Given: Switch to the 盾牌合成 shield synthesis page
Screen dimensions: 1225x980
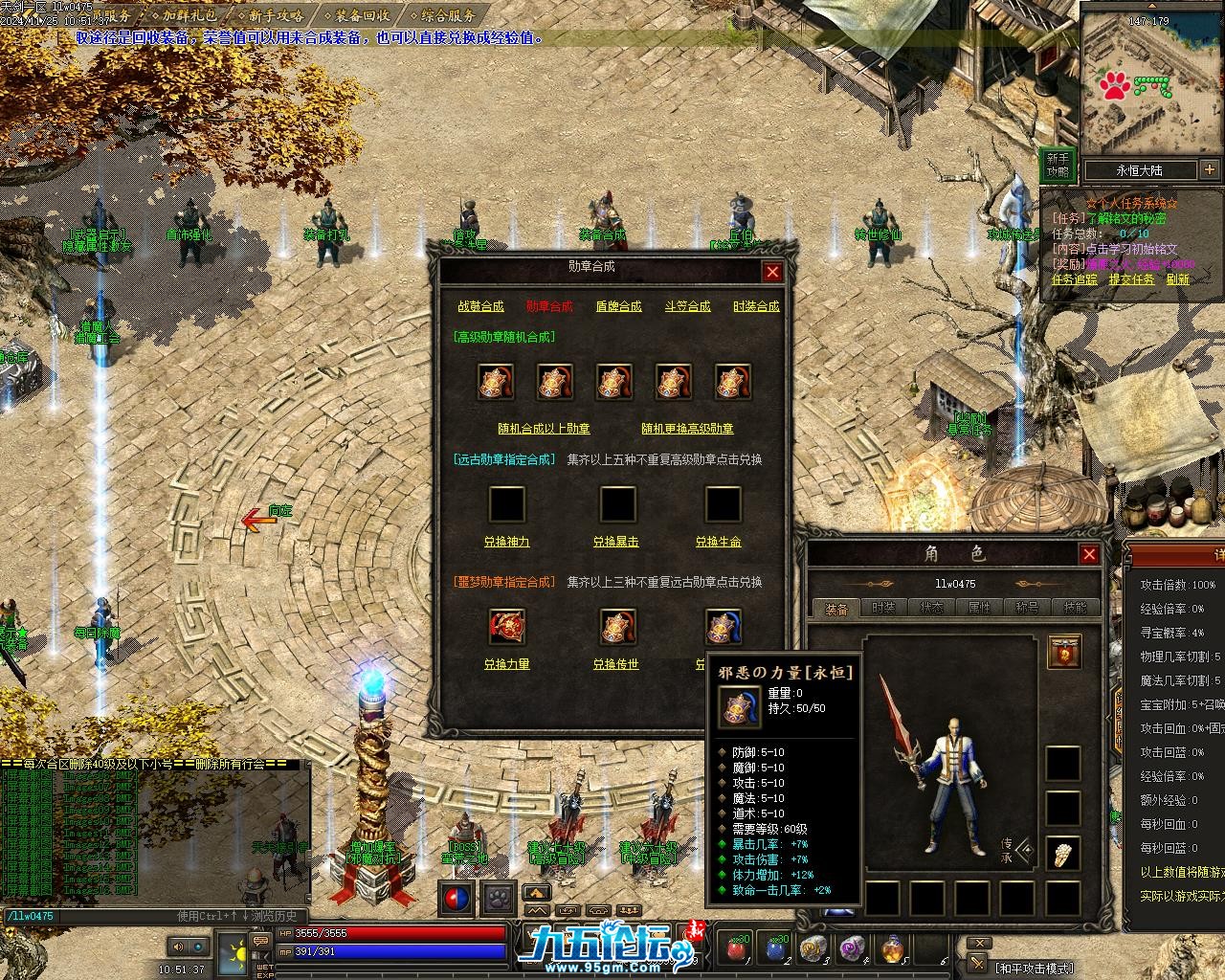Looking at the screenshot, I should [618, 306].
